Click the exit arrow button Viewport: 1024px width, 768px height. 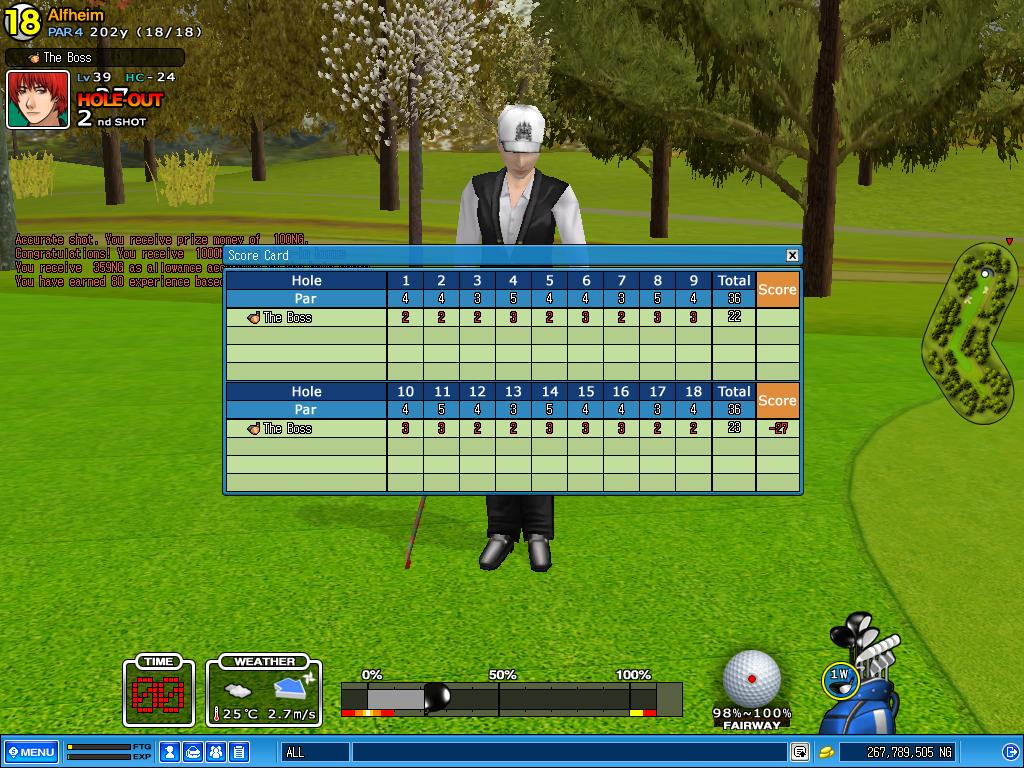(1010, 752)
